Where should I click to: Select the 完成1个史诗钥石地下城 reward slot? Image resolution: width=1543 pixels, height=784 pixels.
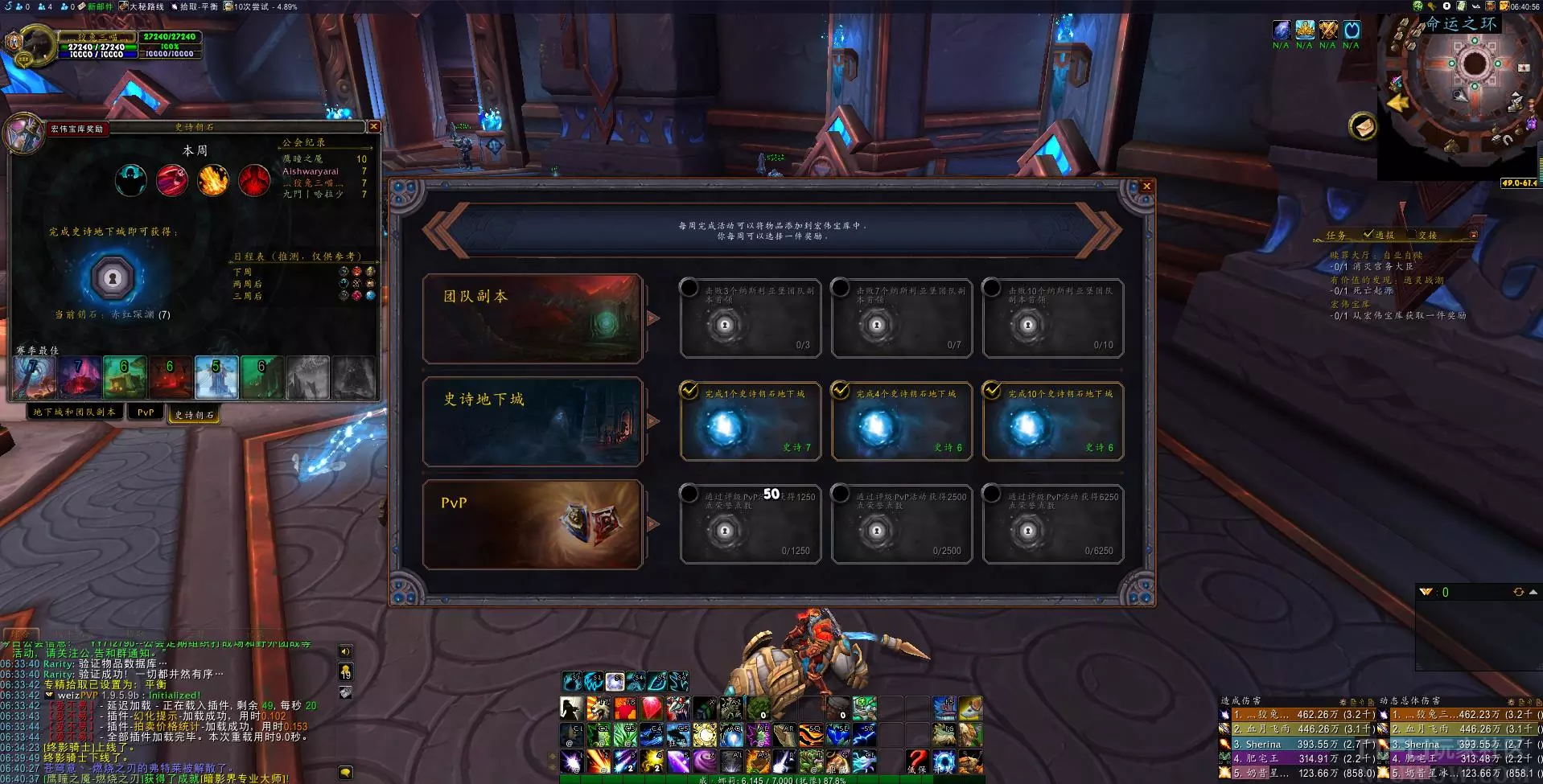750,421
